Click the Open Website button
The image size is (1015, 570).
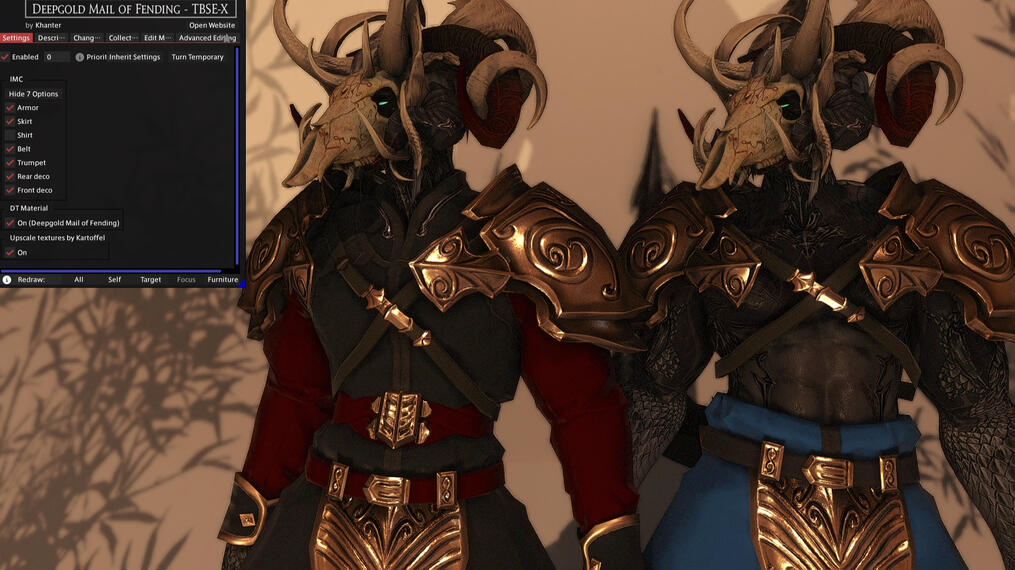click(212, 25)
